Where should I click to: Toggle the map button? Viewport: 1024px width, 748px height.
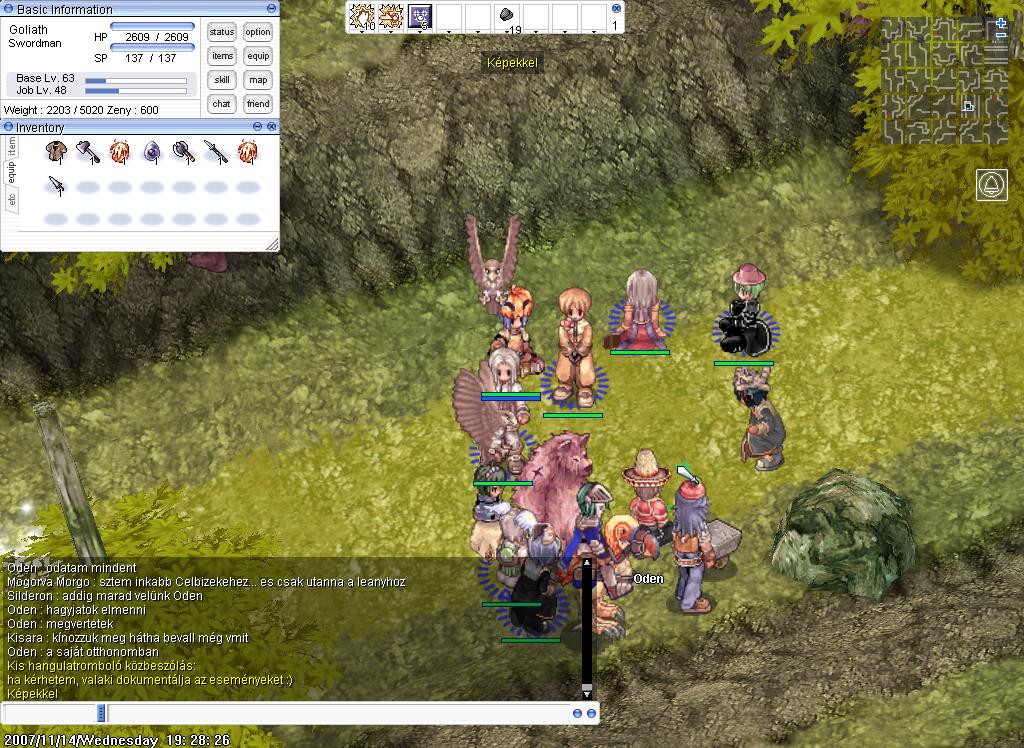(258, 80)
